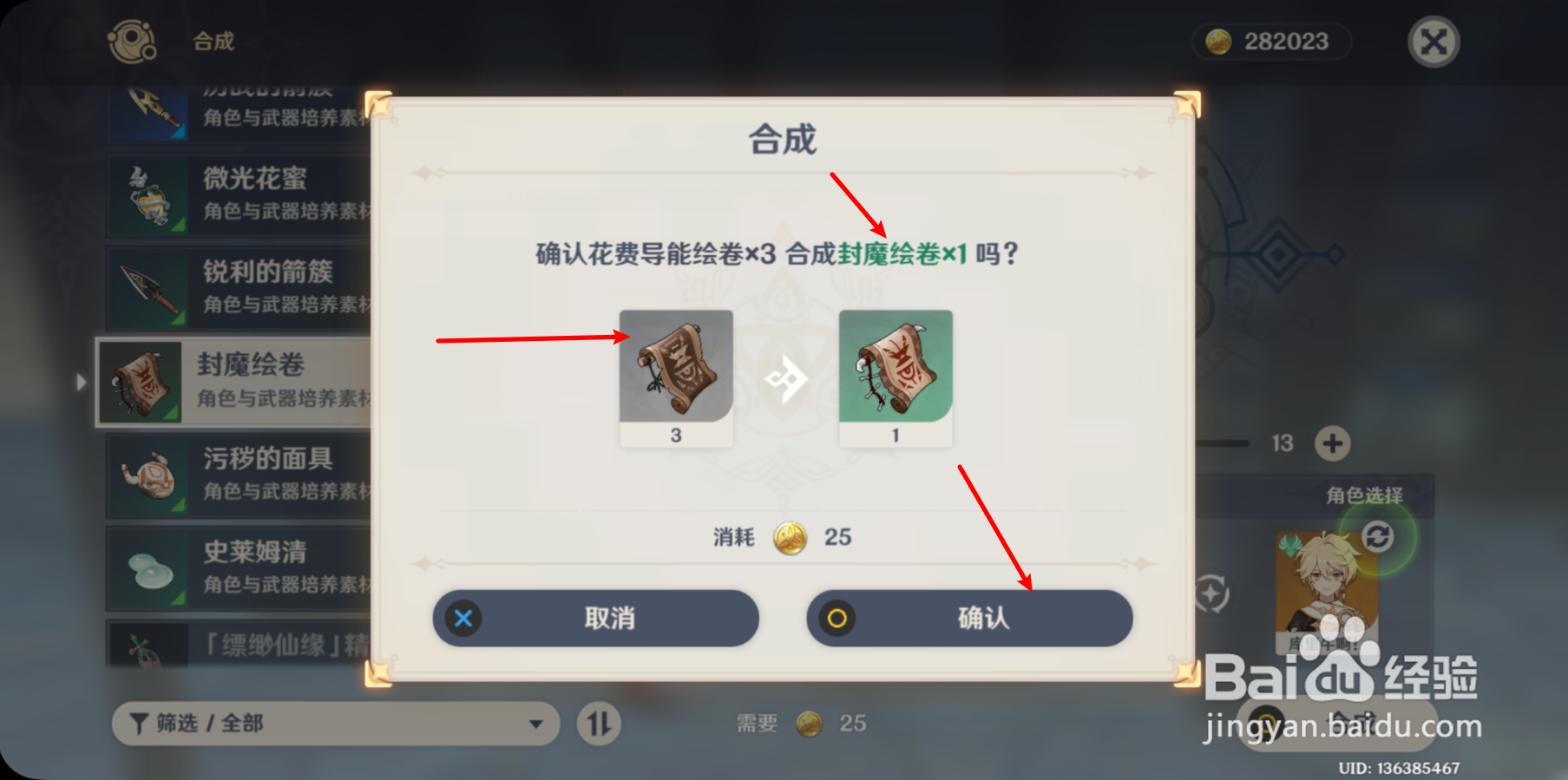Click the filter funnel icon in 筛选 bar
Viewport: 1568px width, 780px height.
[139, 724]
